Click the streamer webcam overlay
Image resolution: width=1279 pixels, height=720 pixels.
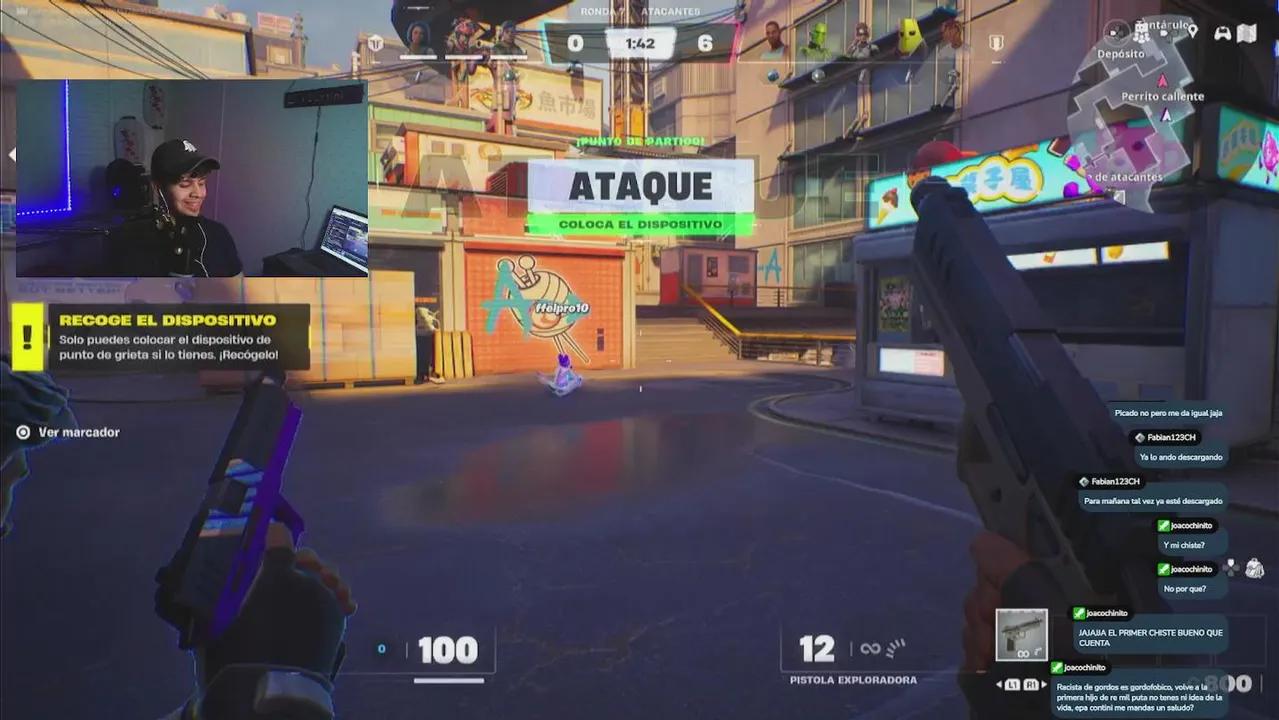coord(192,178)
